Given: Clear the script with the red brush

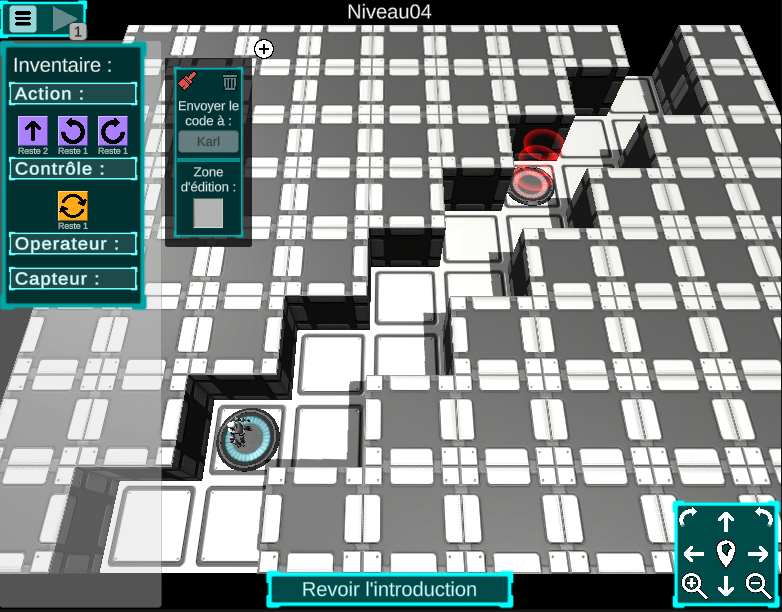Looking at the screenshot, I should [186, 81].
